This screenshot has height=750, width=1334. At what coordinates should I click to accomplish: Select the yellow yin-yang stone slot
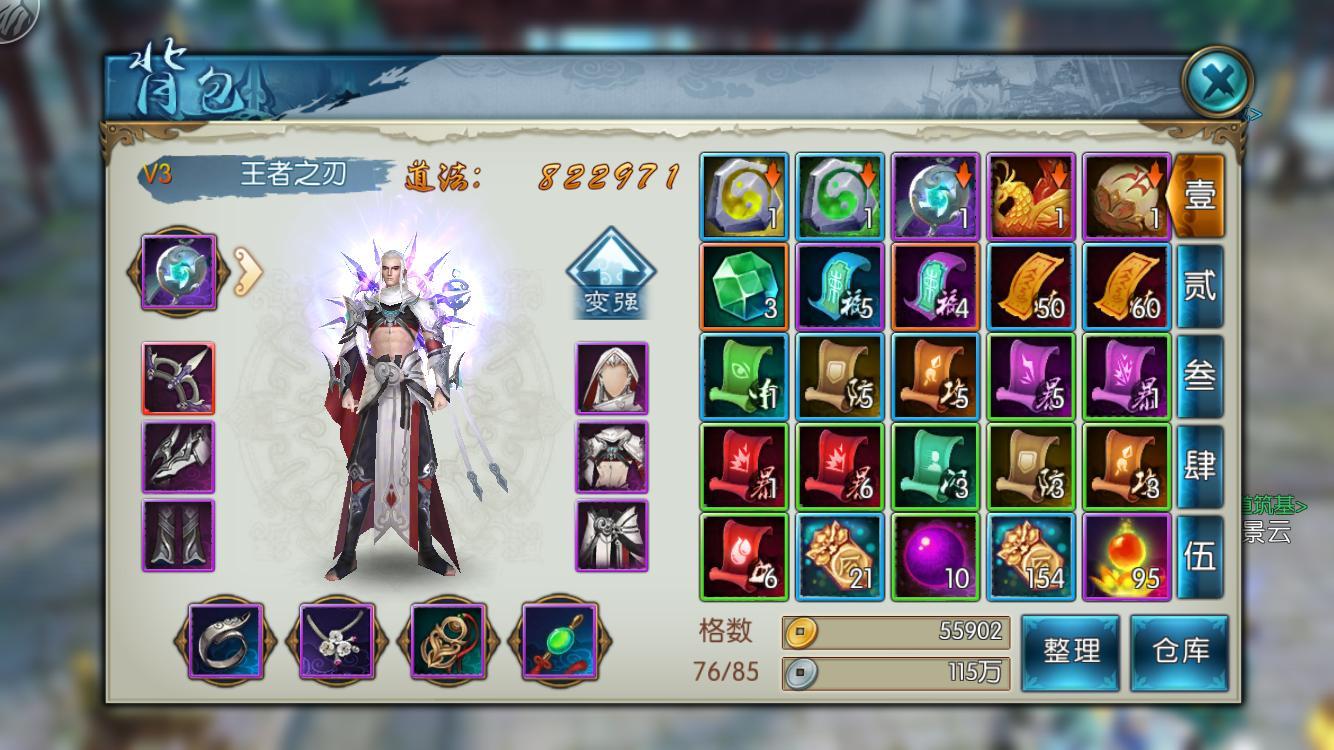coord(744,197)
